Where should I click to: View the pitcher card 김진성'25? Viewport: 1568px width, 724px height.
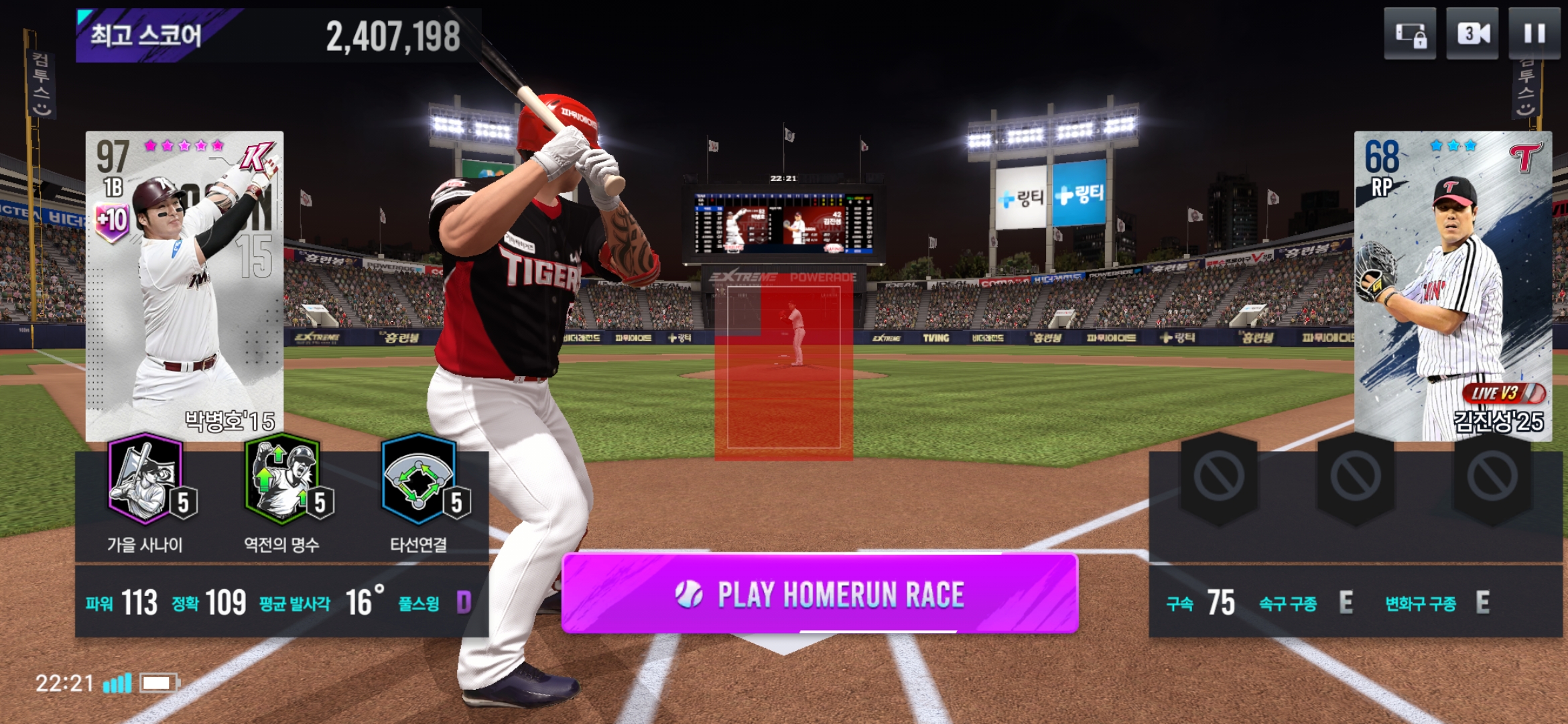coord(1453,285)
